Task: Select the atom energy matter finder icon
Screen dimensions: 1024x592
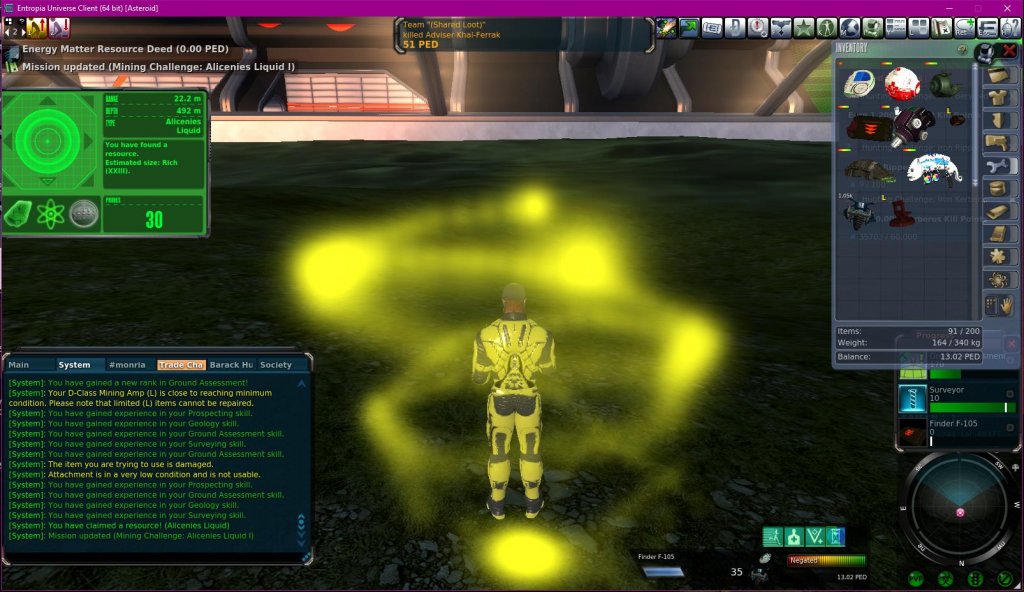Action: tap(50, 214)
